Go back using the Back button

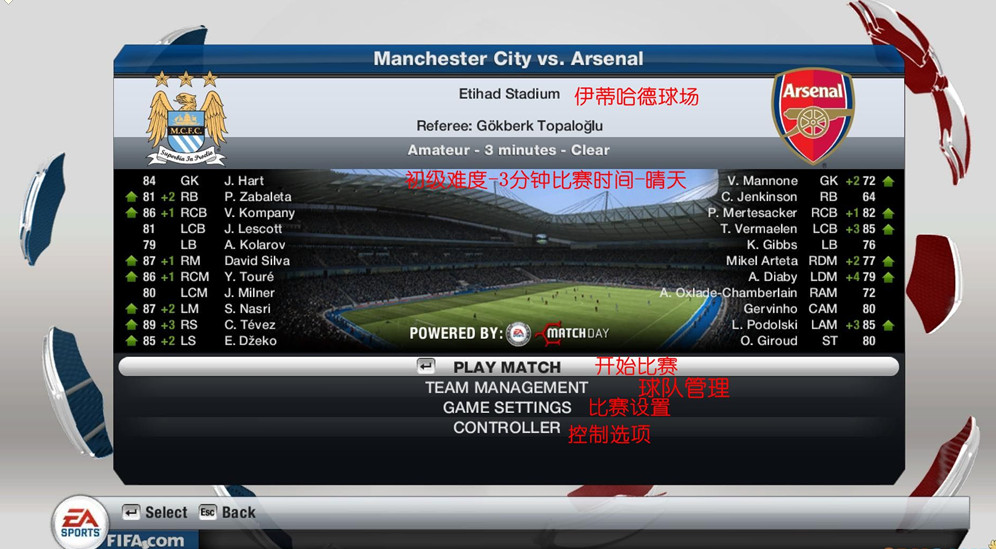pos(227,512)
